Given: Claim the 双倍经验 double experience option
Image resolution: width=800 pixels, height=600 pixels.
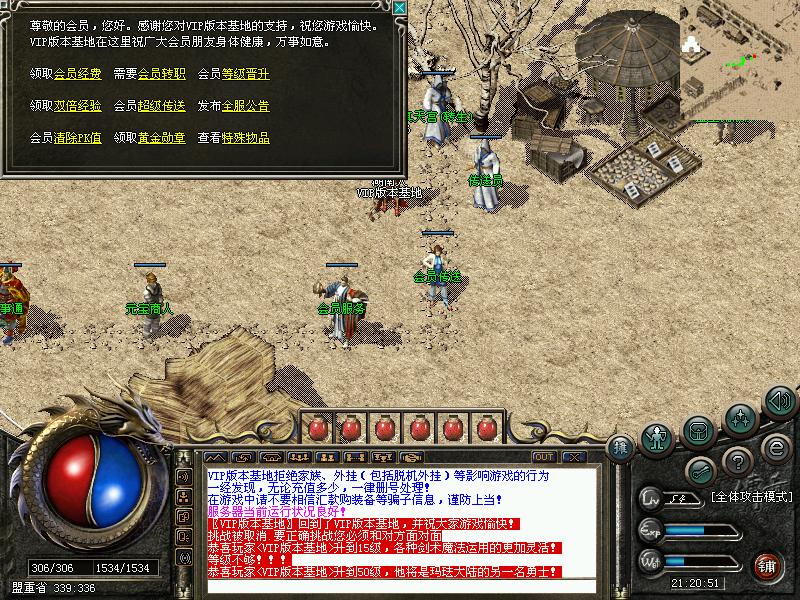Looking at the screenshot, I should click(x=77, y=106).
